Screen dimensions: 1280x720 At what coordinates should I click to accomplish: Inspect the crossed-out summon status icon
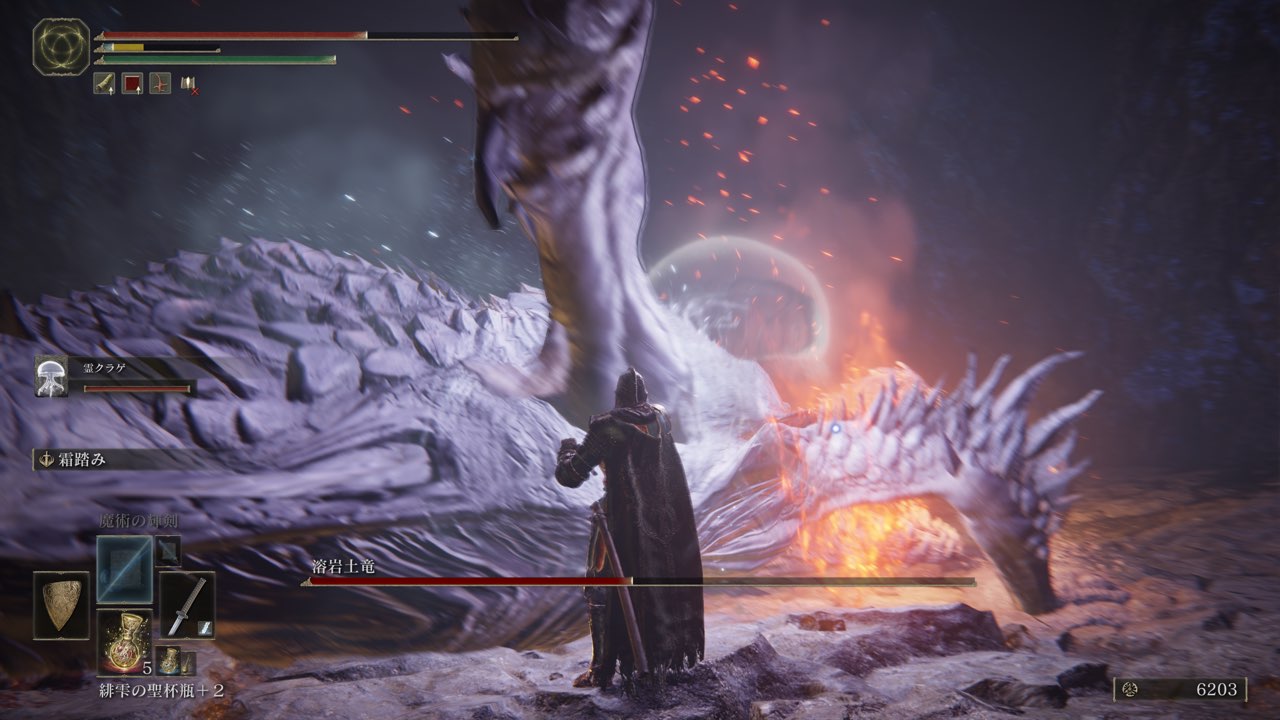188,84
